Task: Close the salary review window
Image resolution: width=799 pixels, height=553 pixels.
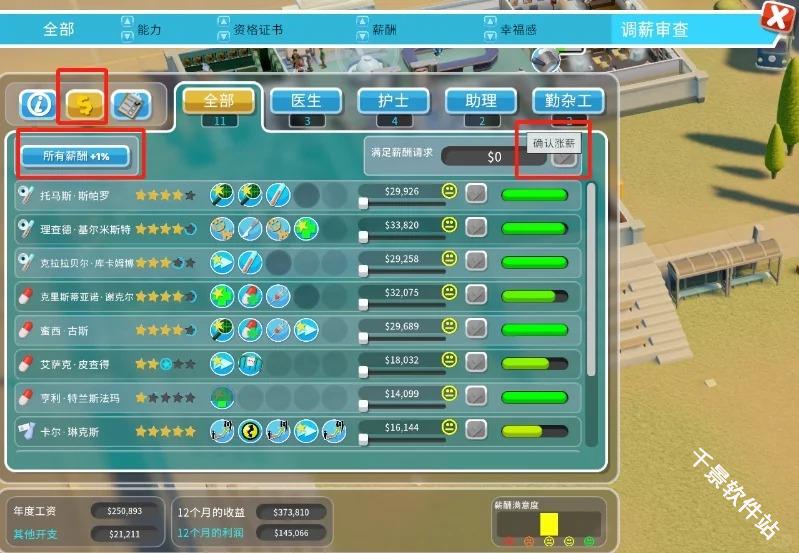Action: (775, 16)
